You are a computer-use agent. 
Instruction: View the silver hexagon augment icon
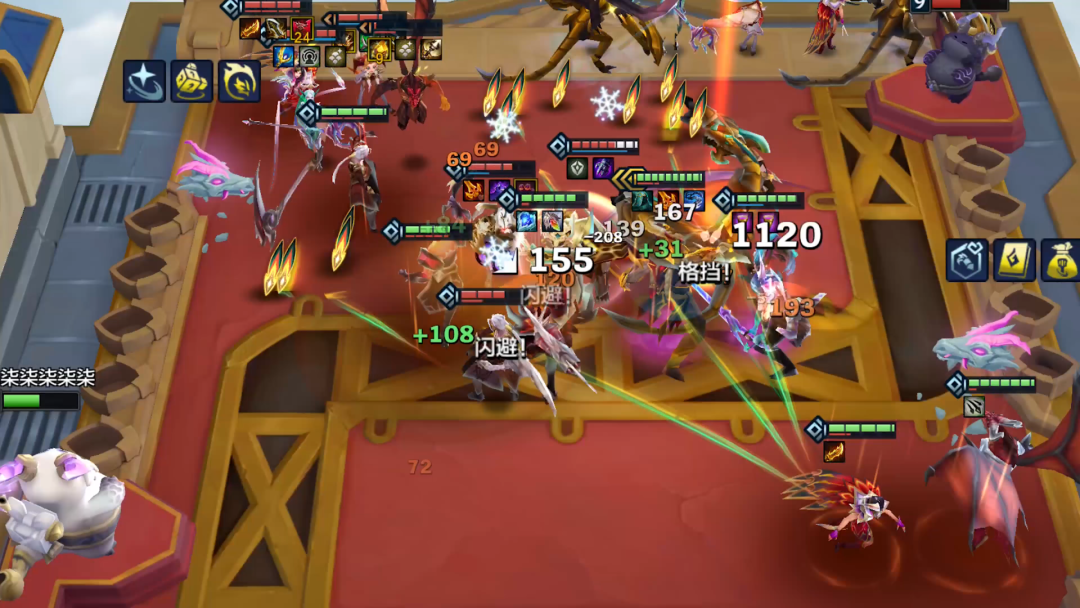coord(967,260)
